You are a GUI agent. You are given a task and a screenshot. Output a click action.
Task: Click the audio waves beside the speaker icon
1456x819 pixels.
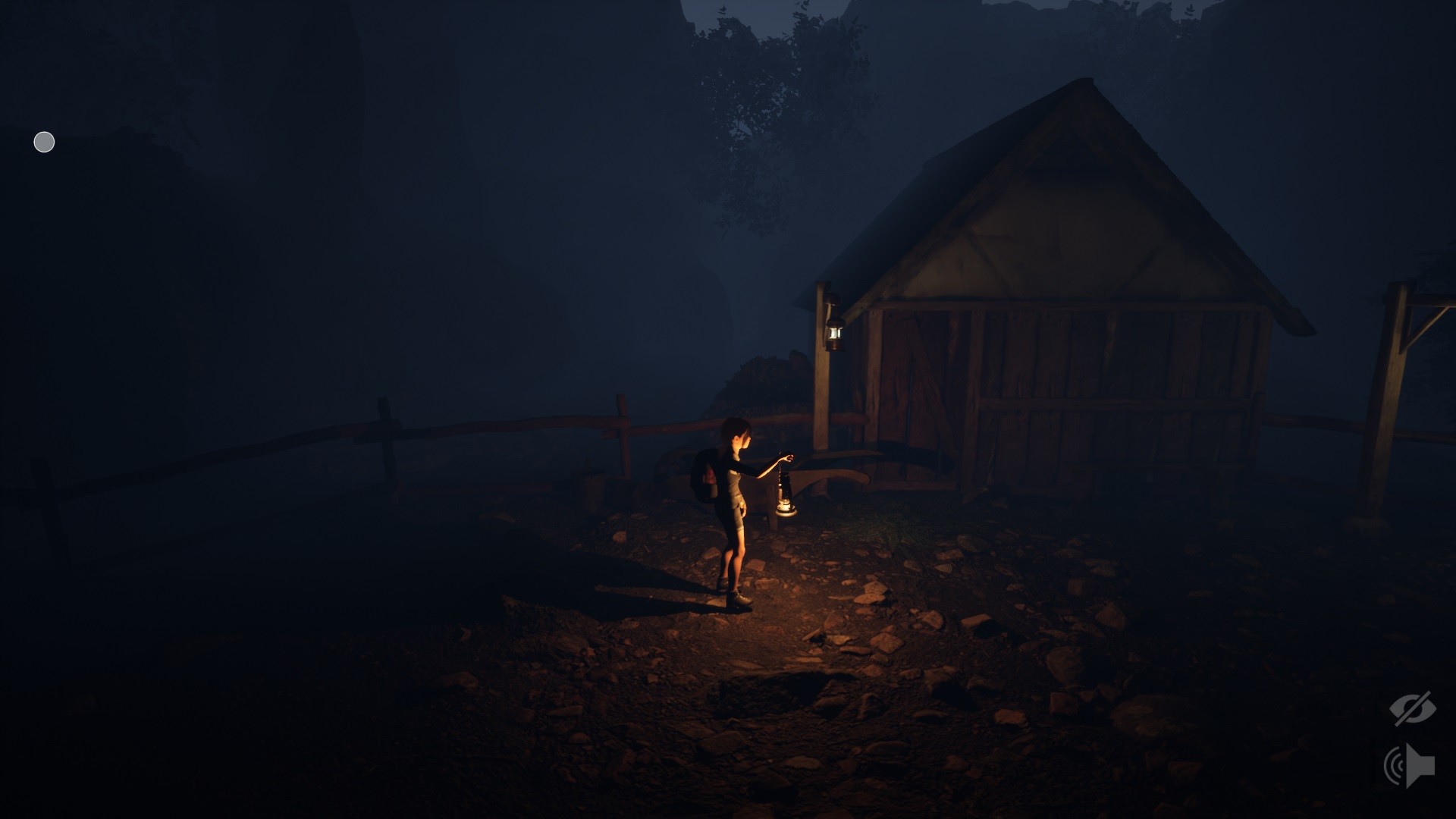pos(1394,764)
